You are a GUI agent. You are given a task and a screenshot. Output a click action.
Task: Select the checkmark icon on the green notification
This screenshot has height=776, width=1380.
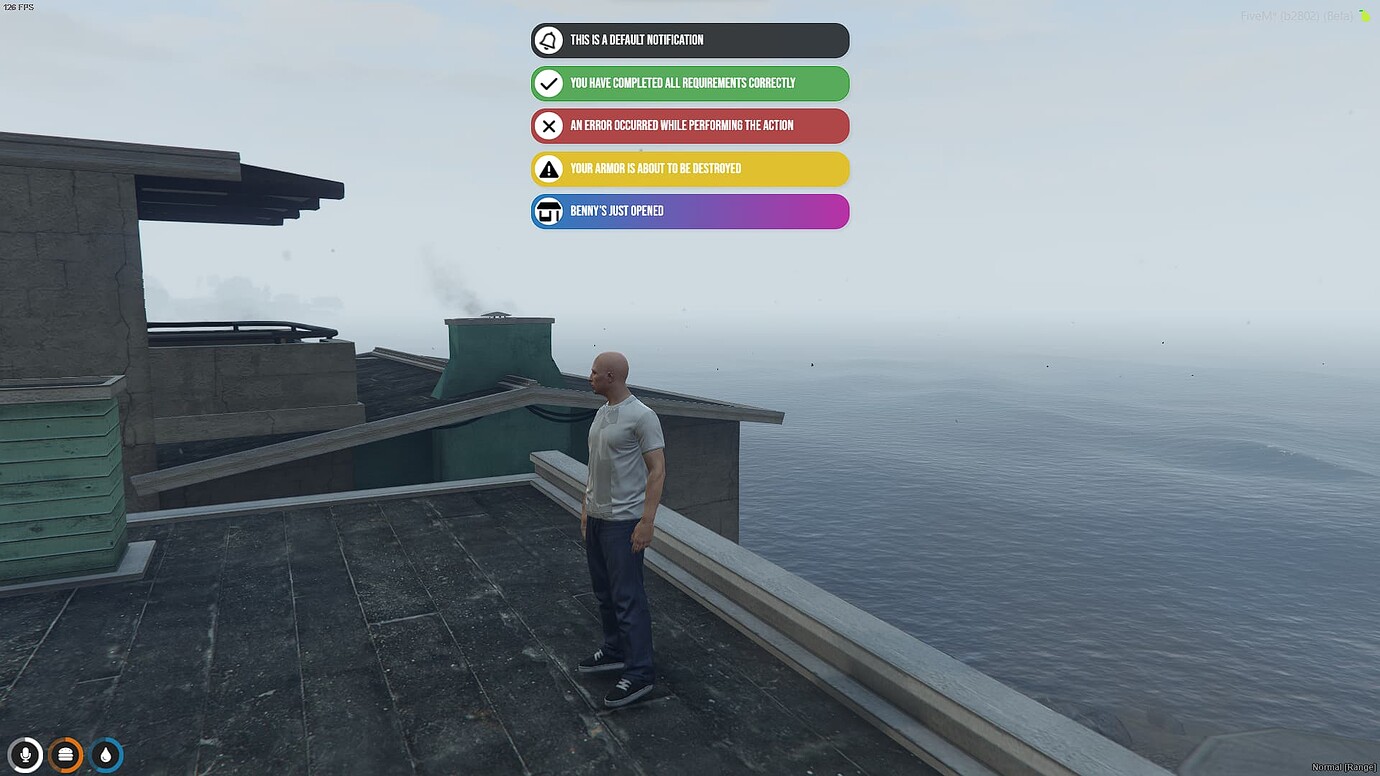pos(548,83)
